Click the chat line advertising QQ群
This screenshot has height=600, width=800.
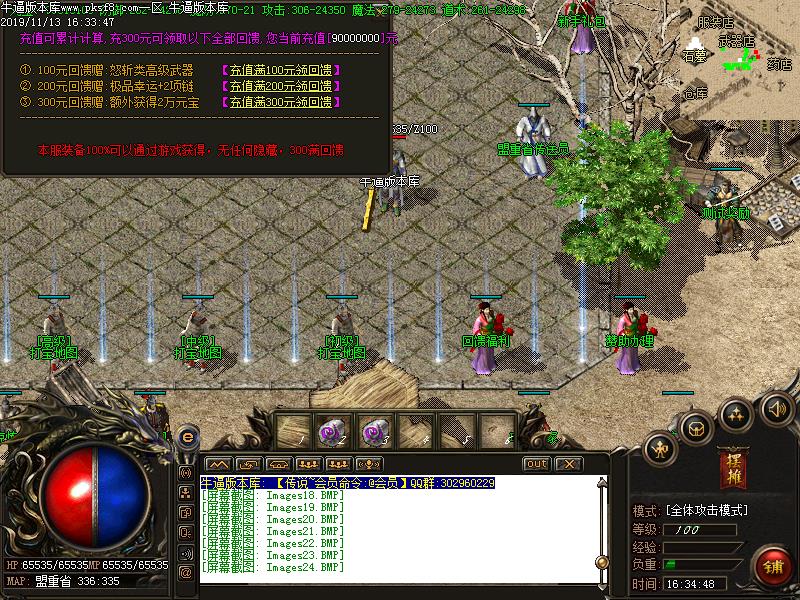click(x=348, y=483)
